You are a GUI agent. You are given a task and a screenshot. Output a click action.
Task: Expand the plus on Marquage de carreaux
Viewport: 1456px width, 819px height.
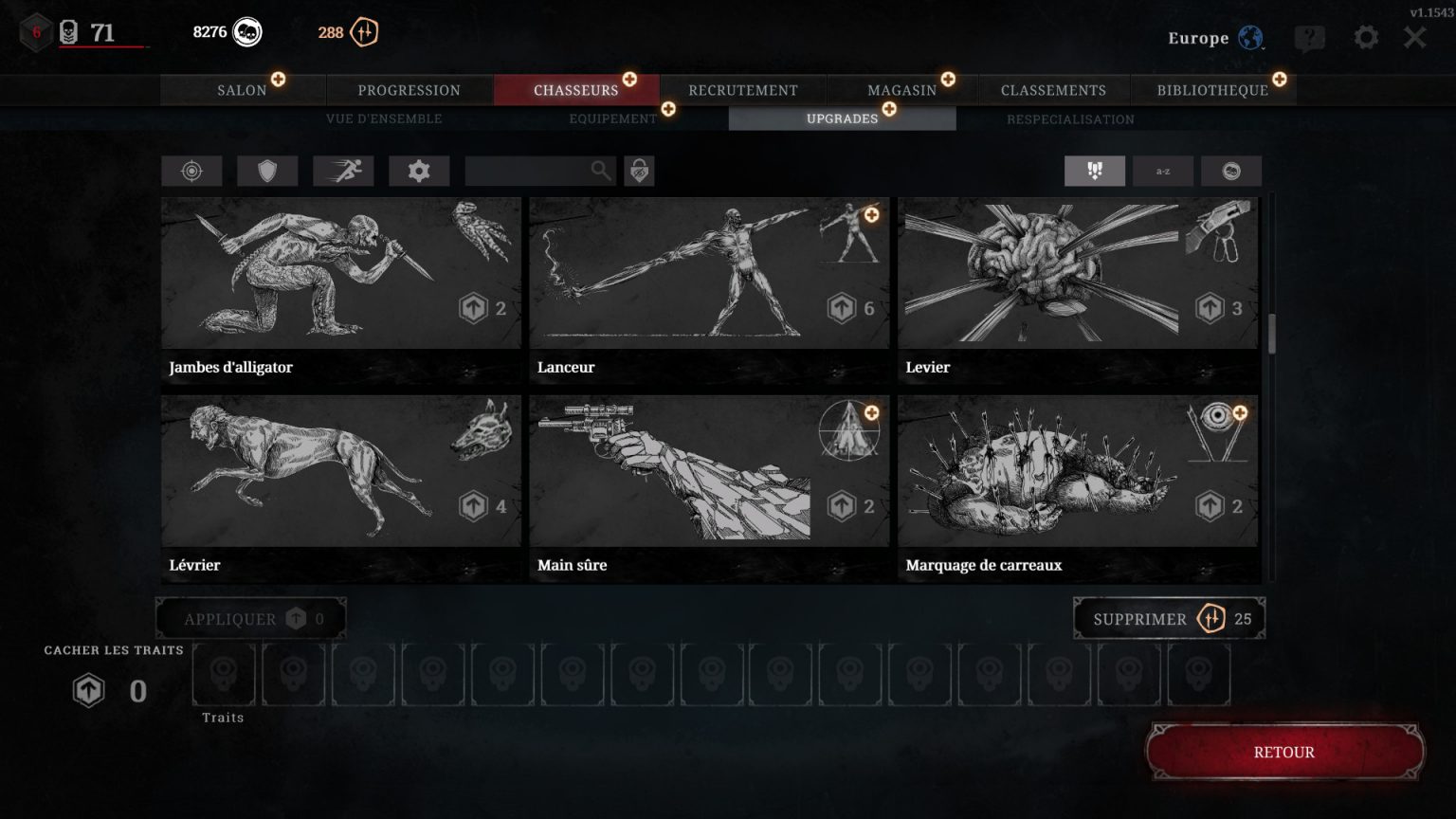click(1238, 413)
